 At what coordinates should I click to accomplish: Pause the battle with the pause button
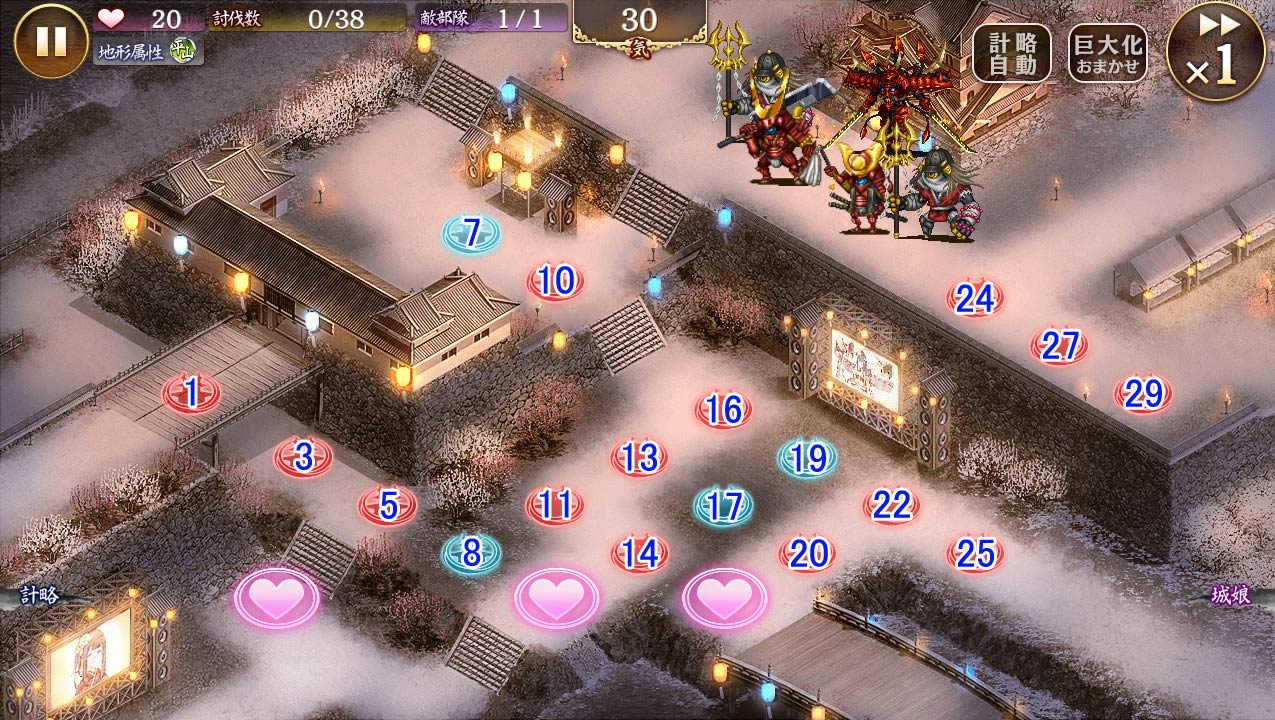51,41
